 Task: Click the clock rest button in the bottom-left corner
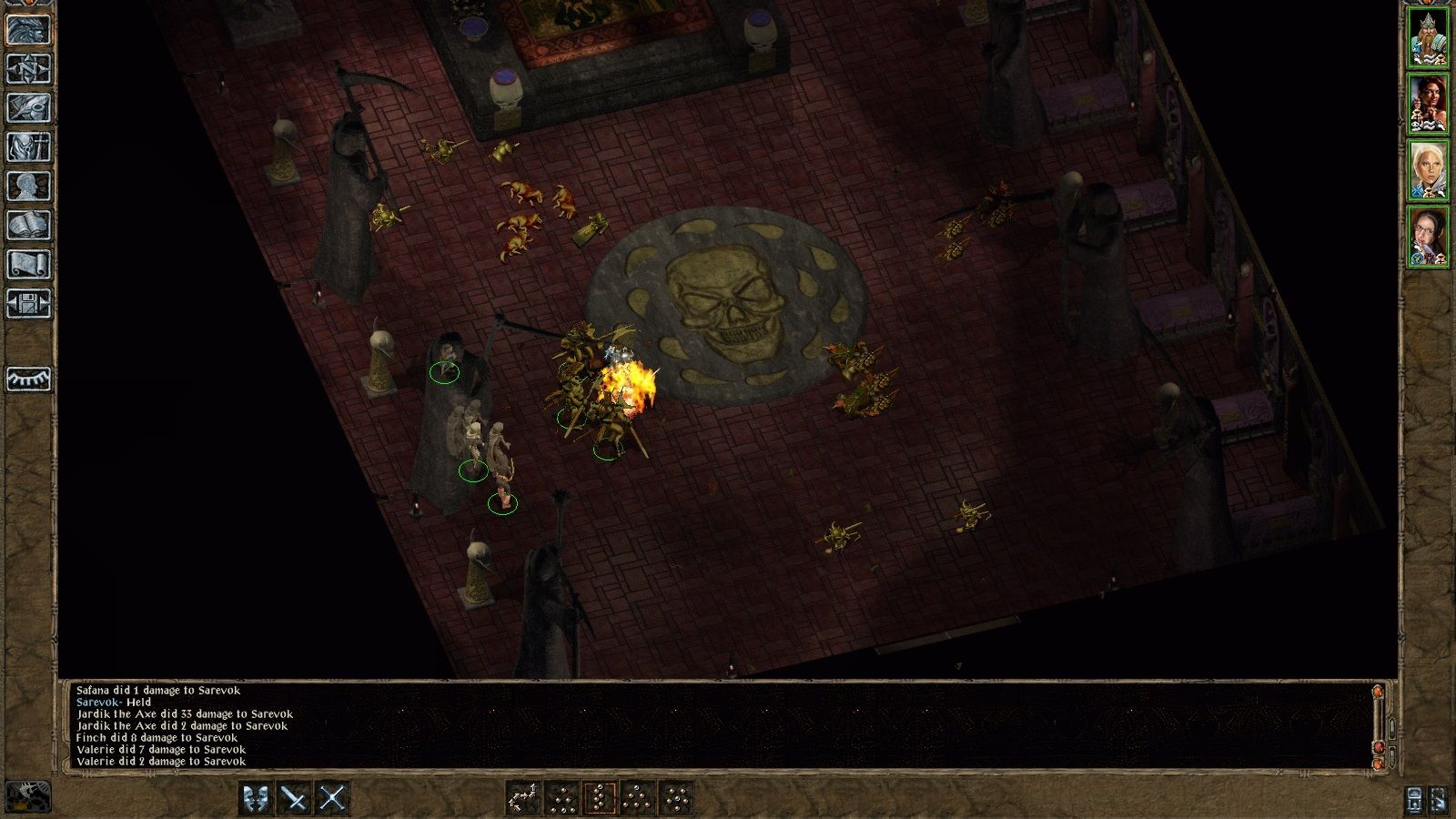(x=28, y=797)
